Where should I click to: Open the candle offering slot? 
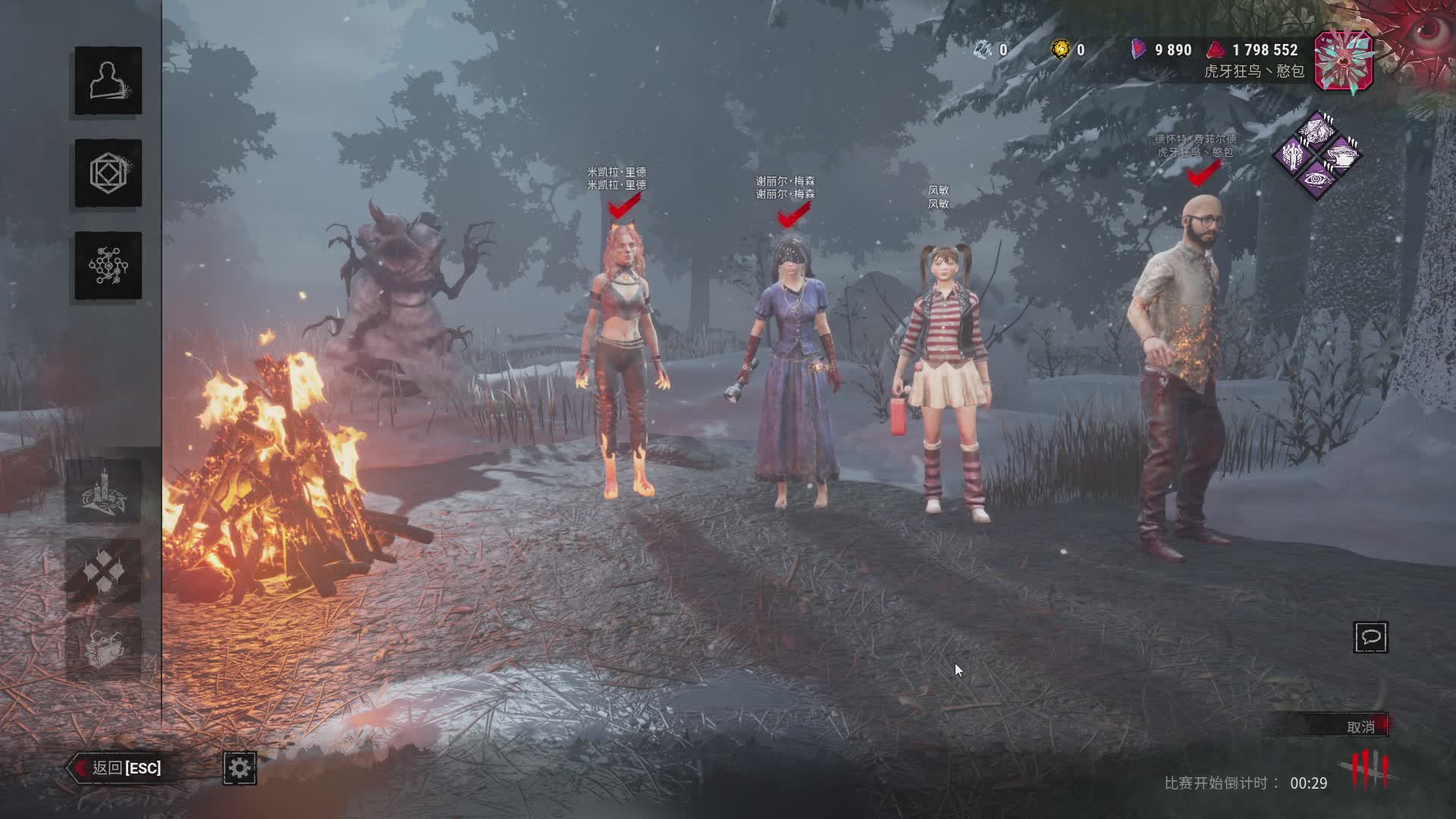[x=104, y=491]
